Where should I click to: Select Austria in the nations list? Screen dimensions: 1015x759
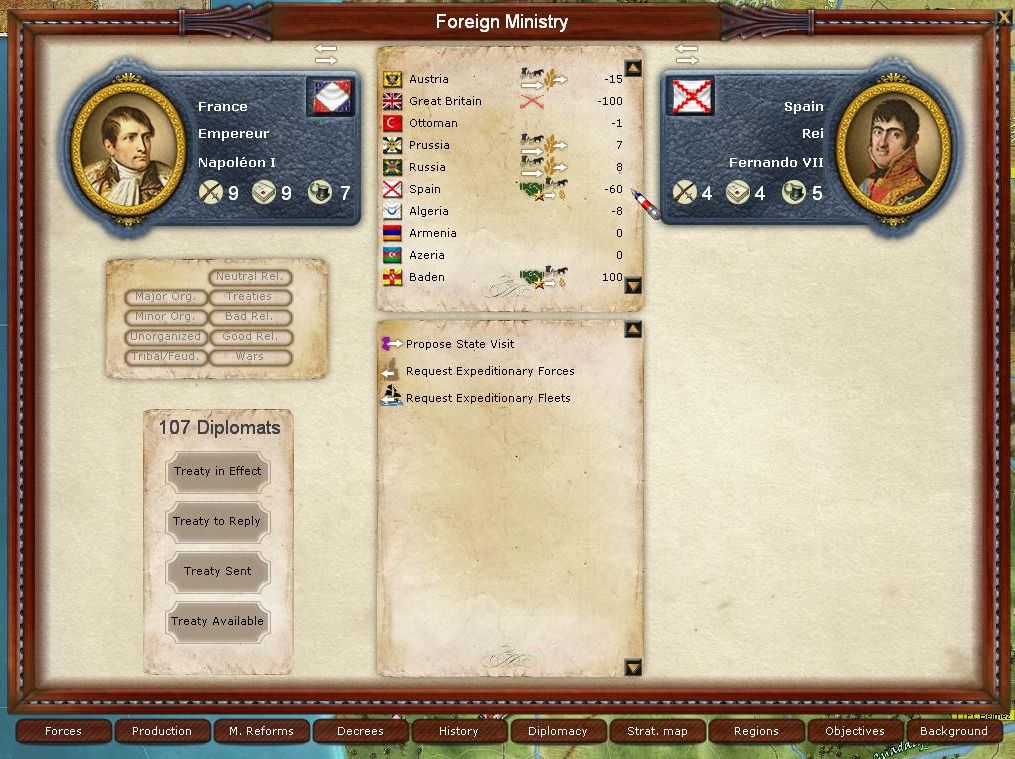tap(429, 79)
